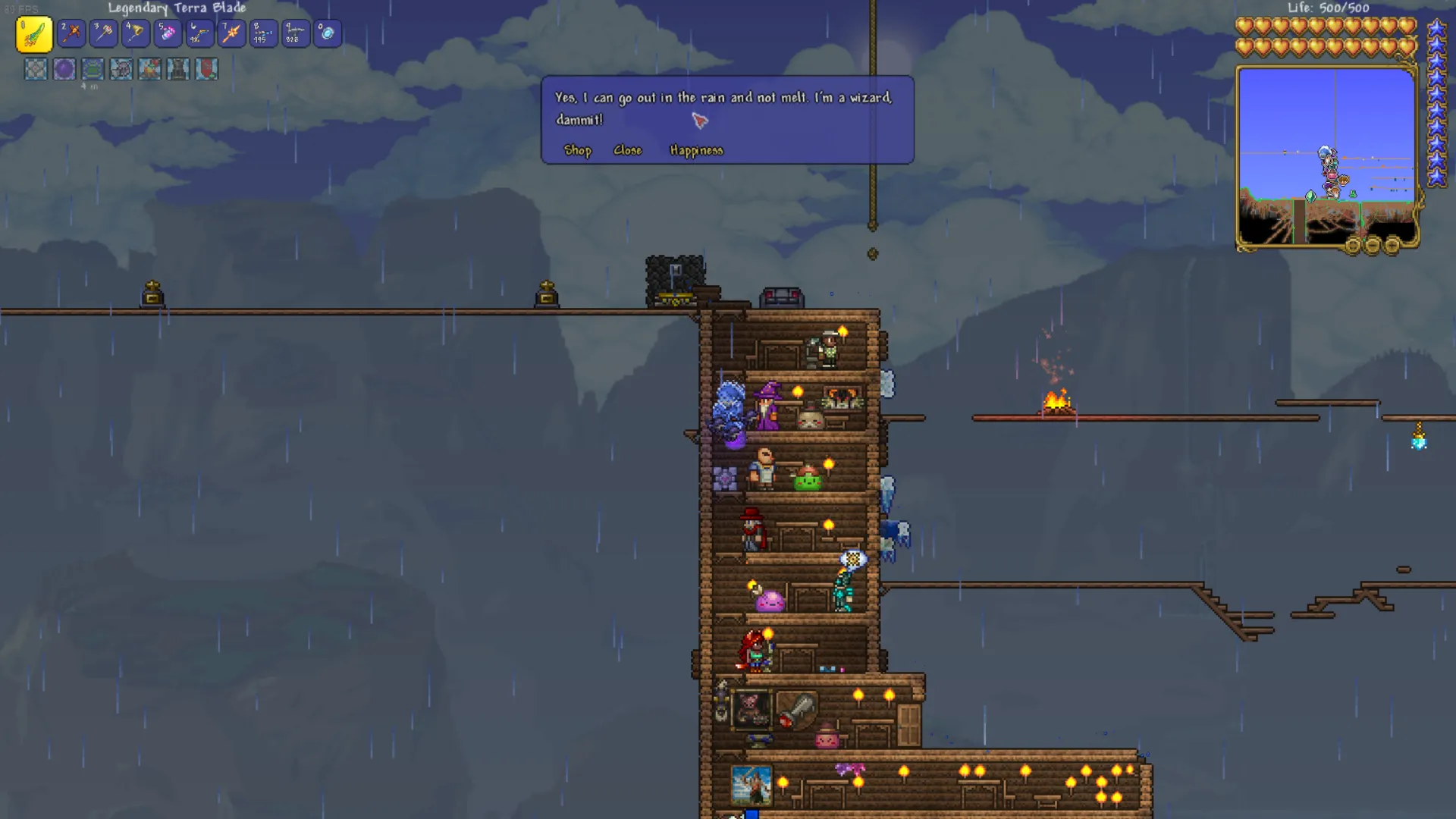Close the Wizard dialogue
Image resolution: width=1456 pixels, height=819 pixels.
tap(627, 150)
